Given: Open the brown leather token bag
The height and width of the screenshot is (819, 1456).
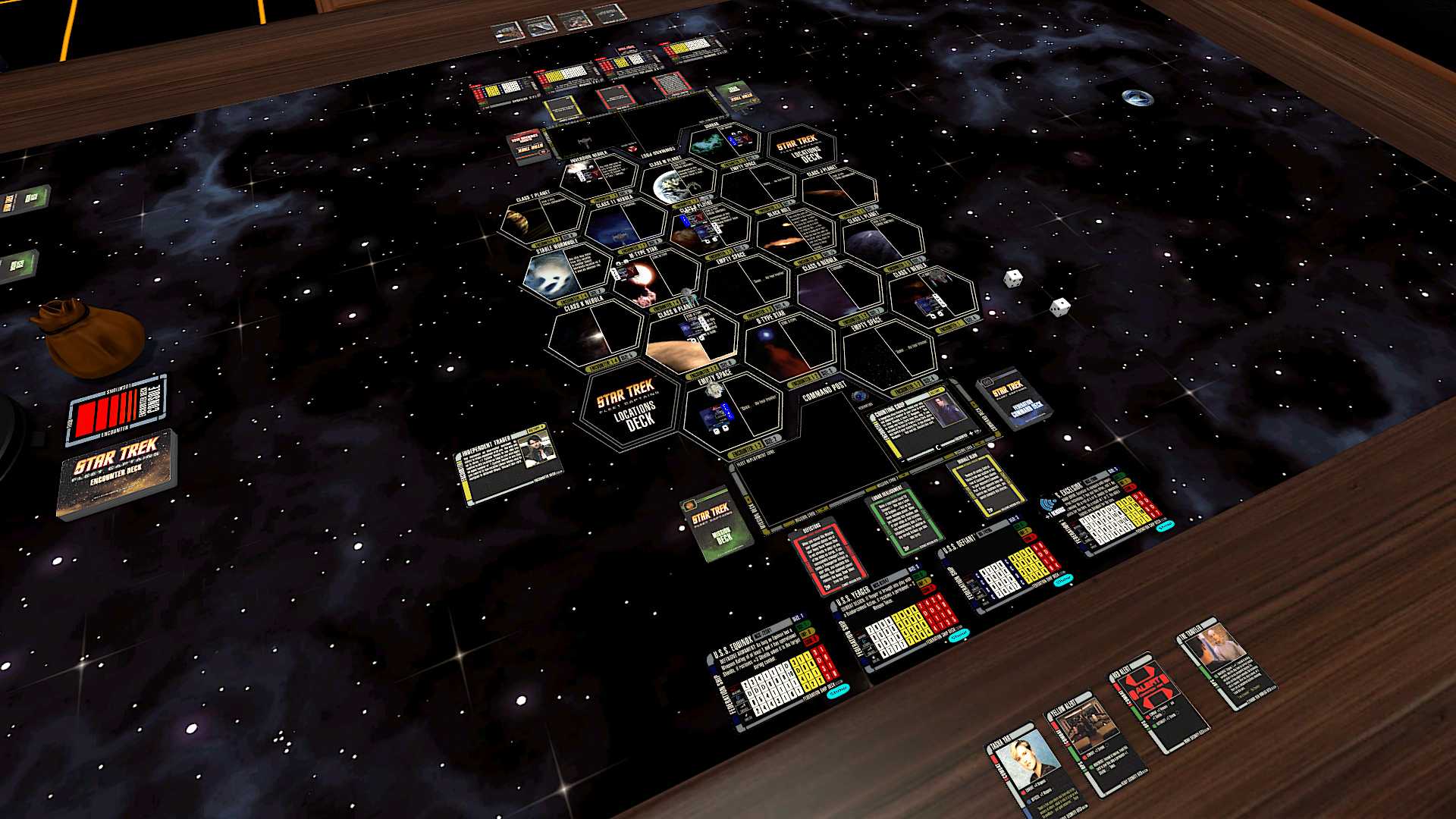Looking at the screenshot, I should [91, 337].
